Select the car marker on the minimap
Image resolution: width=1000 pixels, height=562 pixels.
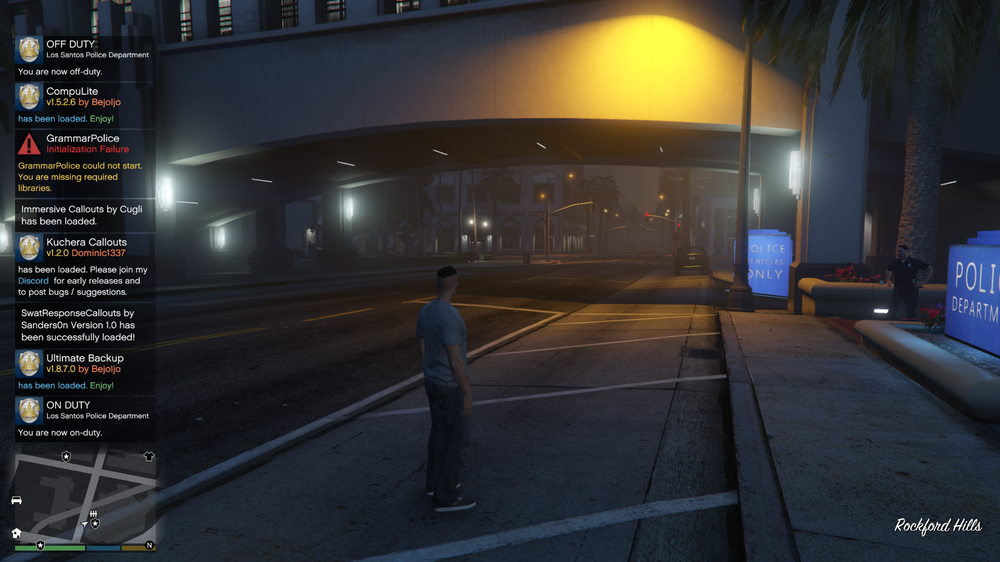(16, 499)
